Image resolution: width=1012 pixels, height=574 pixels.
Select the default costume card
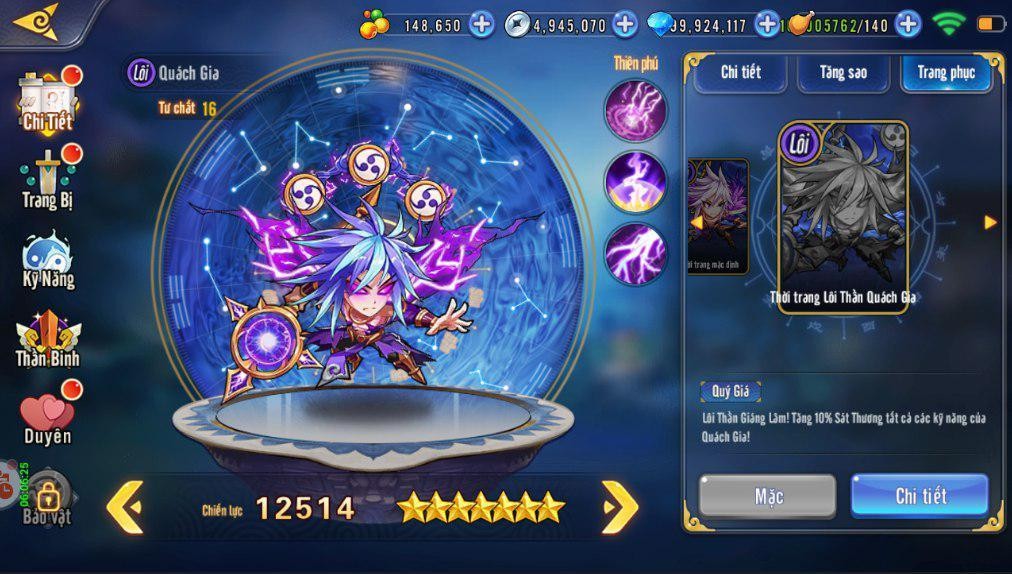718,217
